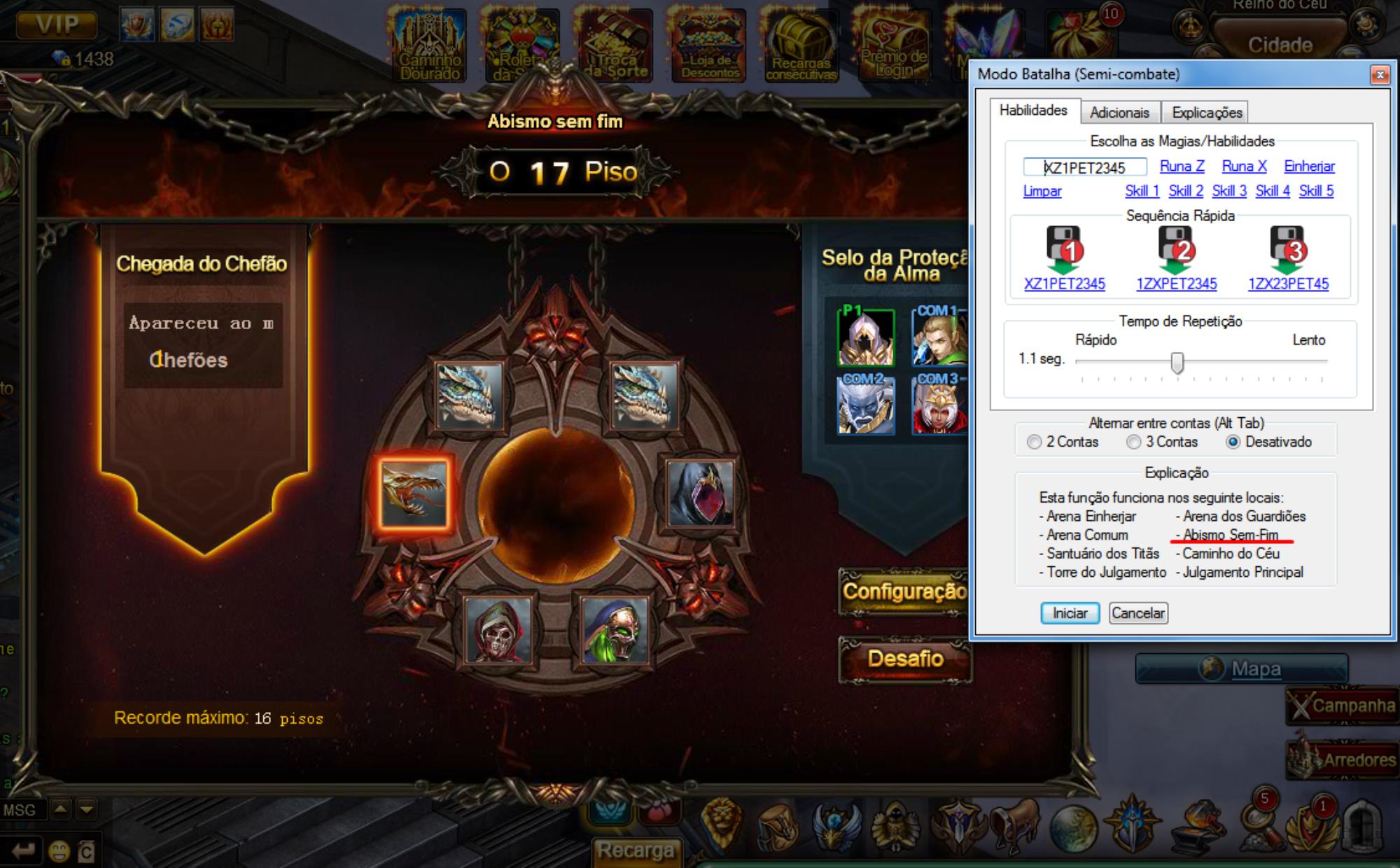Image resolution: width=1400 pixels, height=868 pixels.
Task: Click the Limpar link
Action: (x=1042, y=191)
